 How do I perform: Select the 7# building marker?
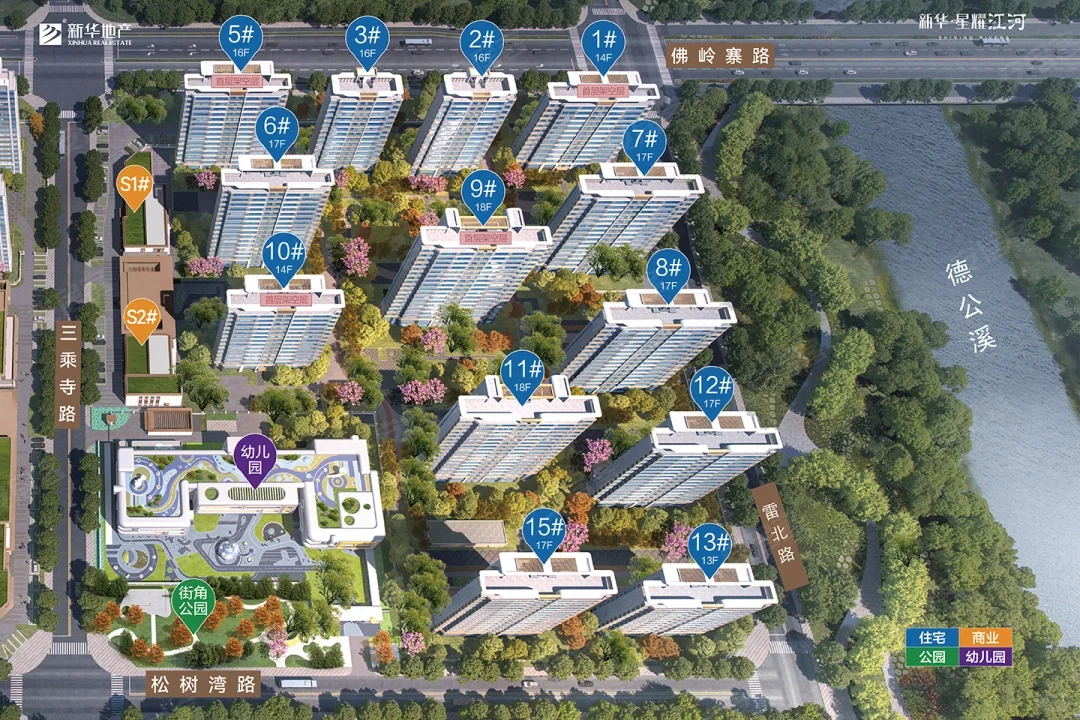644,144
